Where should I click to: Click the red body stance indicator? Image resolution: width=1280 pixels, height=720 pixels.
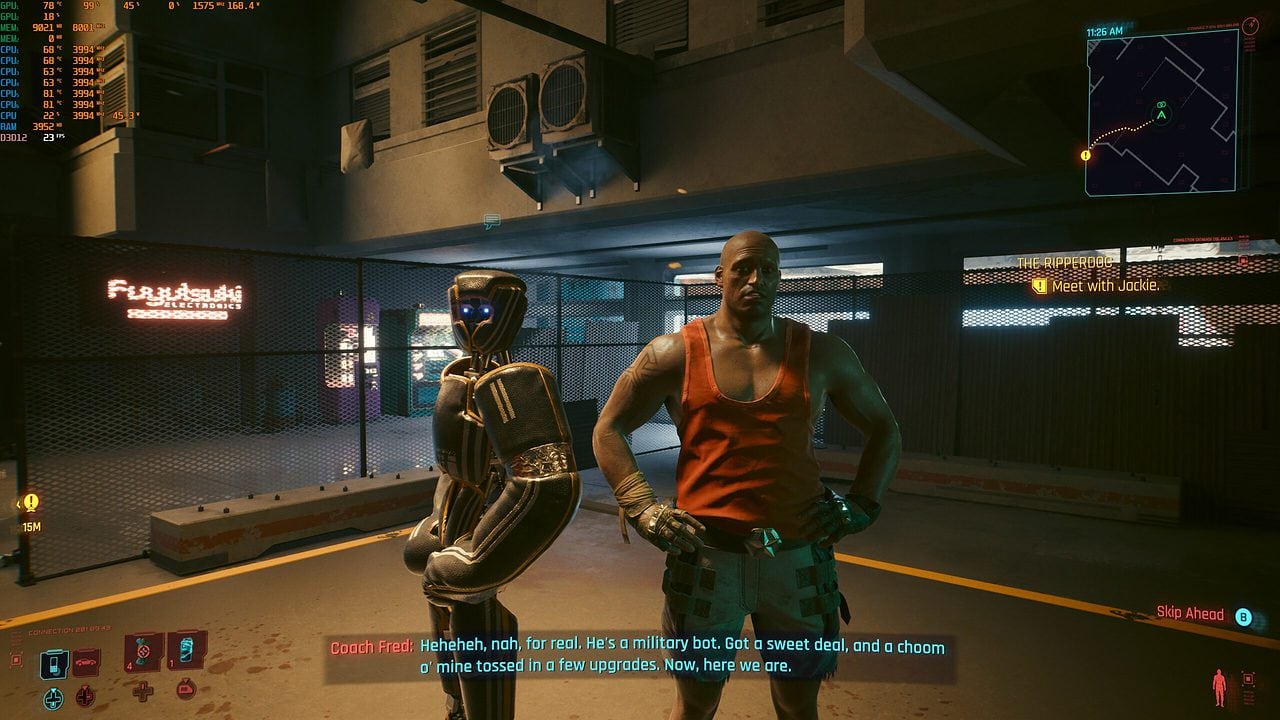point(1218,686)
